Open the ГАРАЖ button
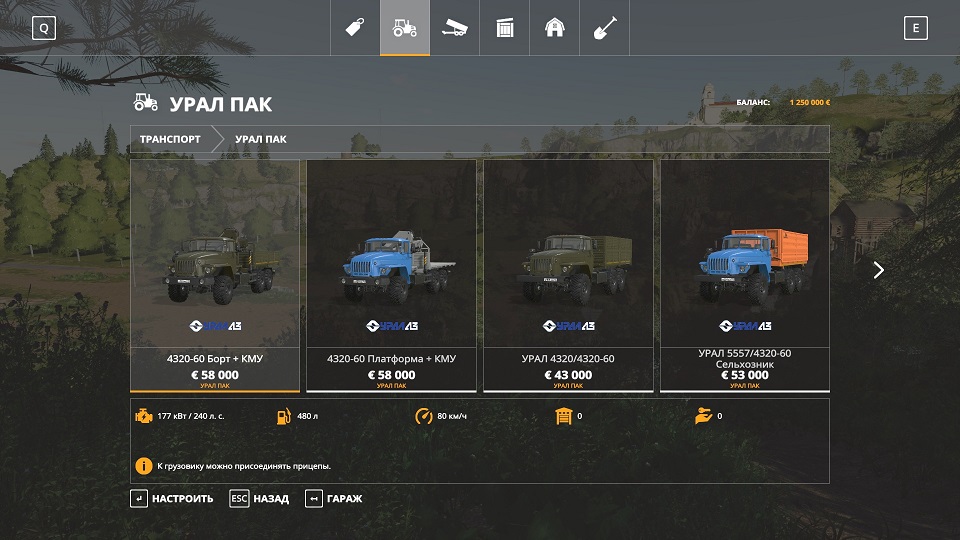 pyautogui.click(x=334, y=498)
